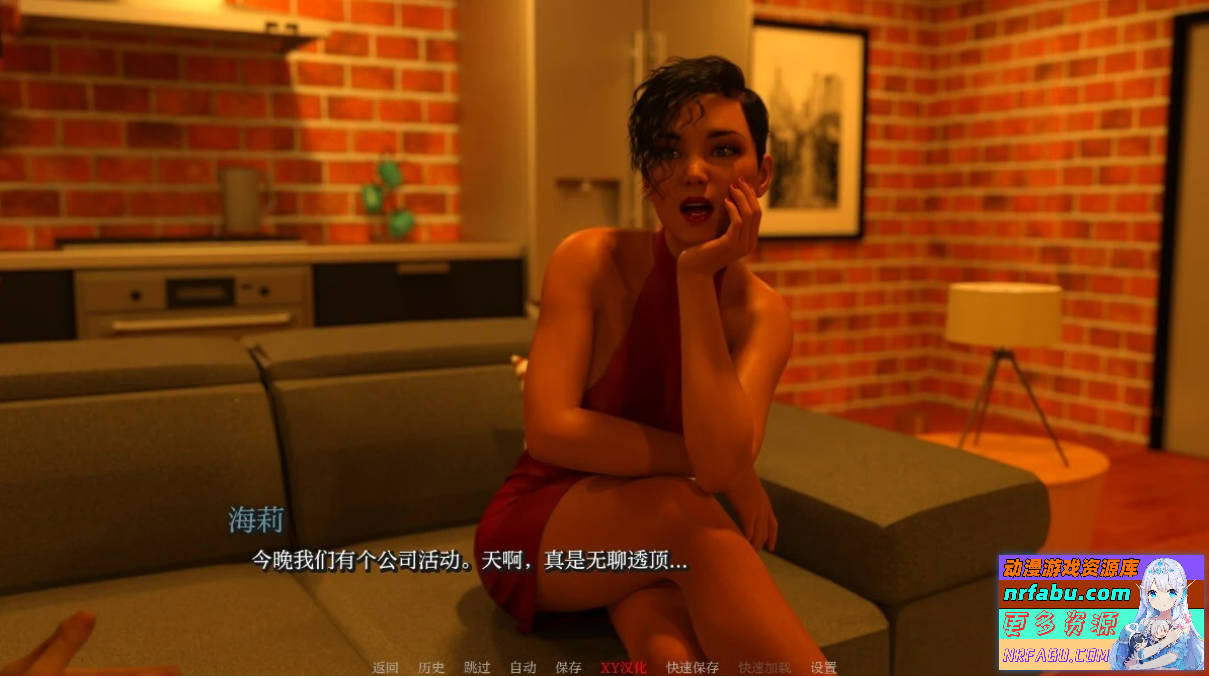
Task: Open the 历史 dialogue history
Action: (x=431, y=667)
